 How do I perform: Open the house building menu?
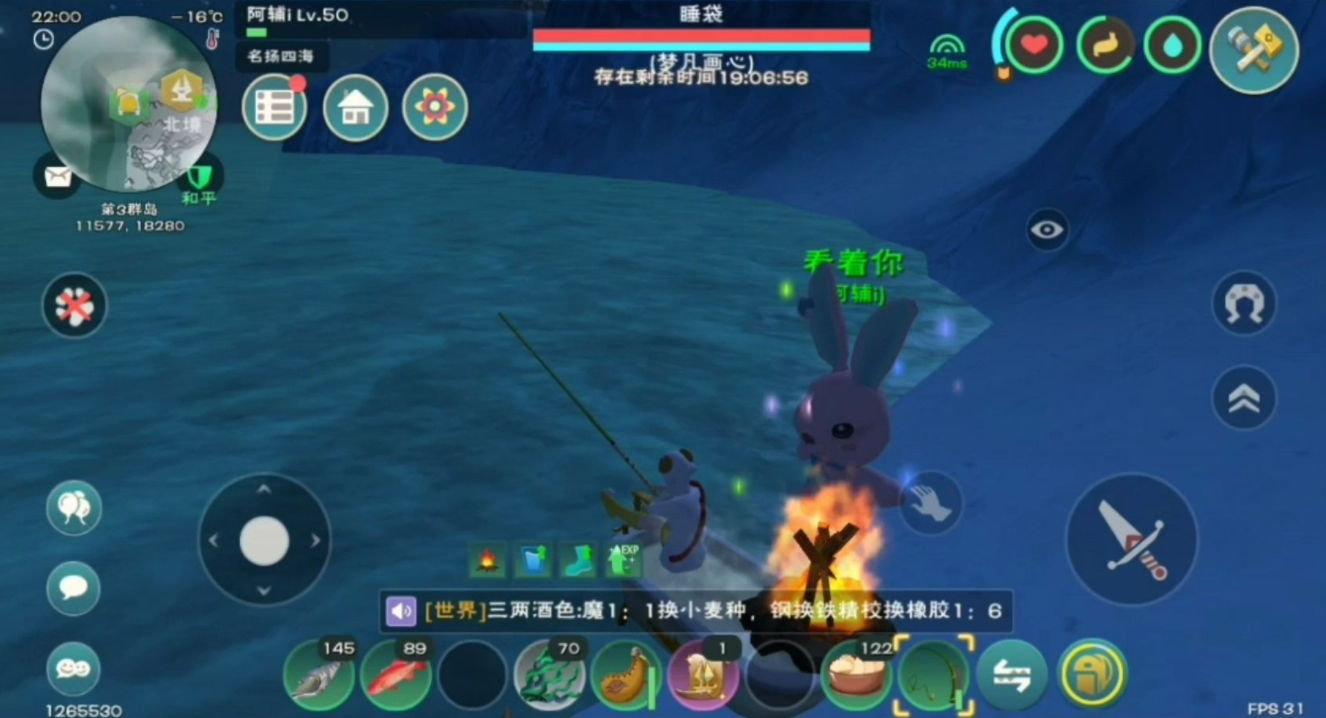click(x=355, y=108)
